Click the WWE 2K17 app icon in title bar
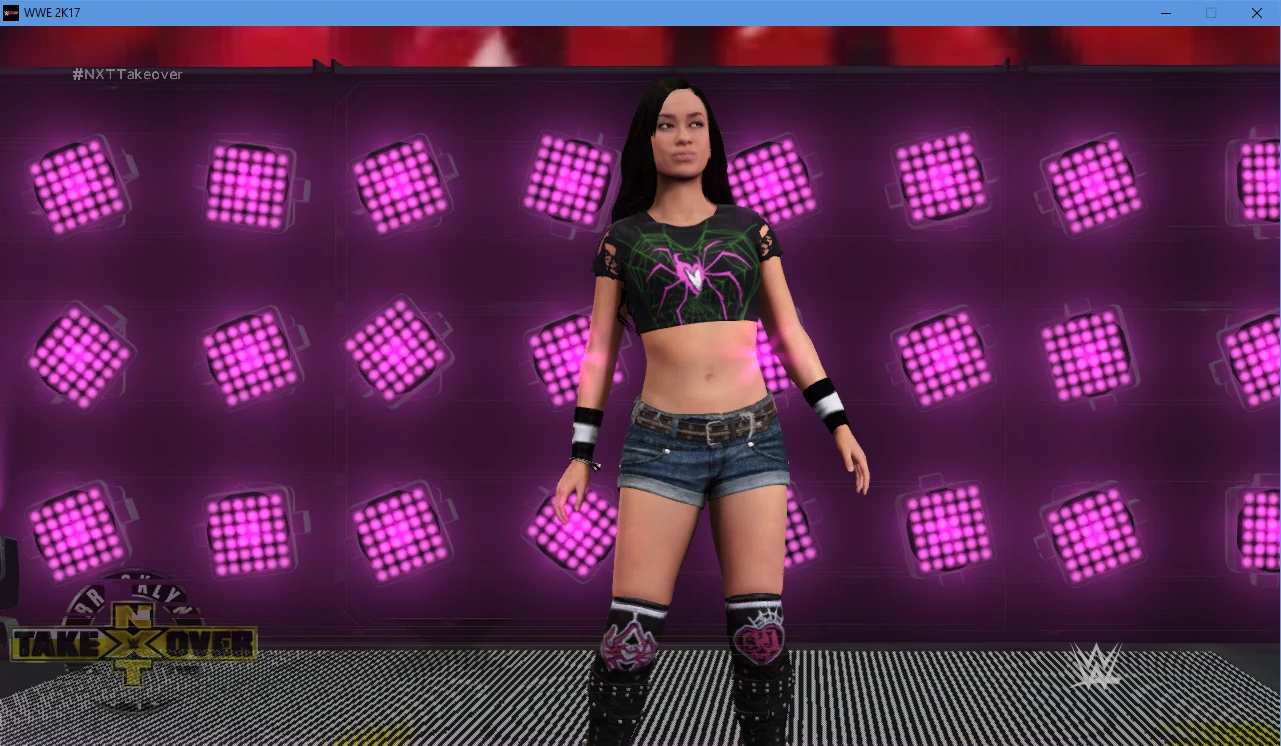The image size is (1281, 746). [12, 13]
